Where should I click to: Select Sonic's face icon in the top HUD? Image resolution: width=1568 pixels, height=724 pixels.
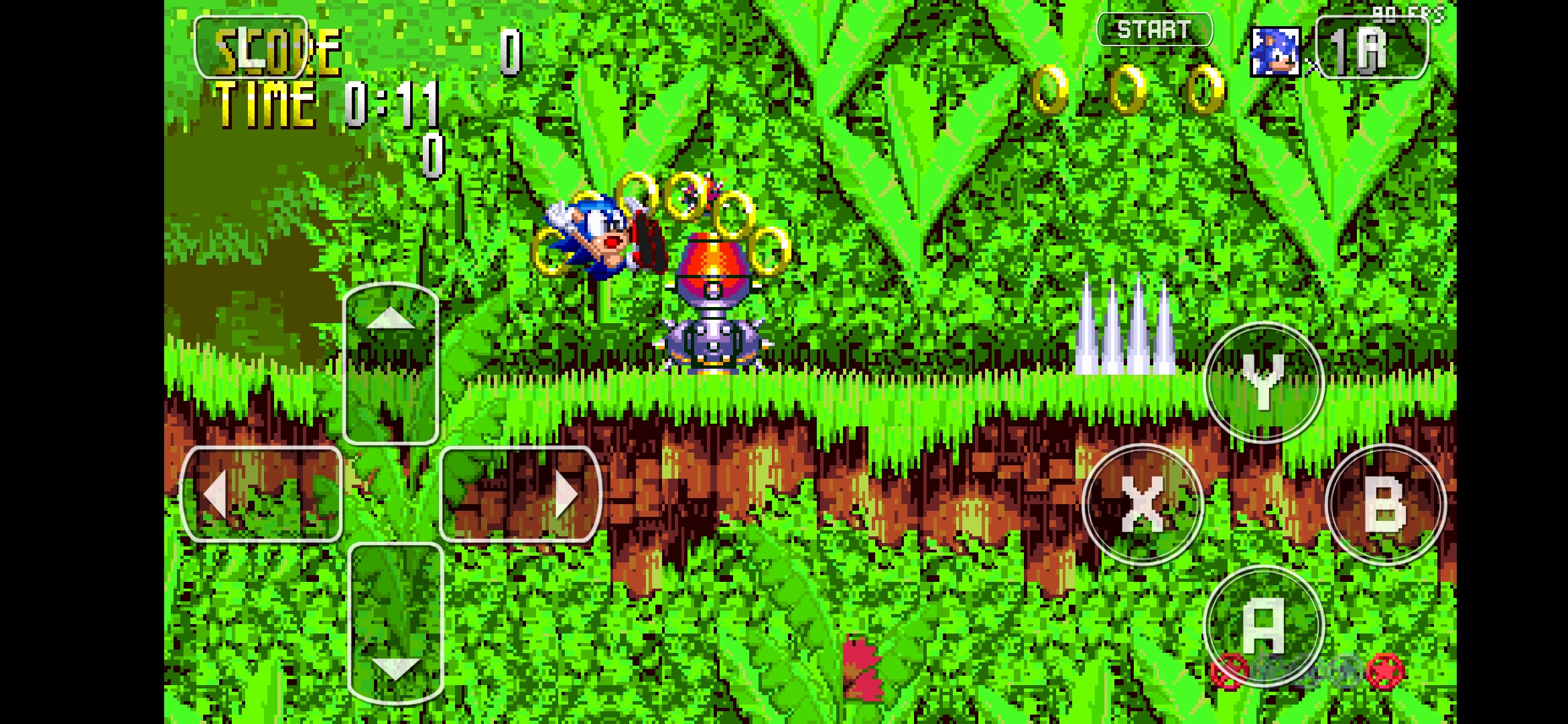point(1277,51)
